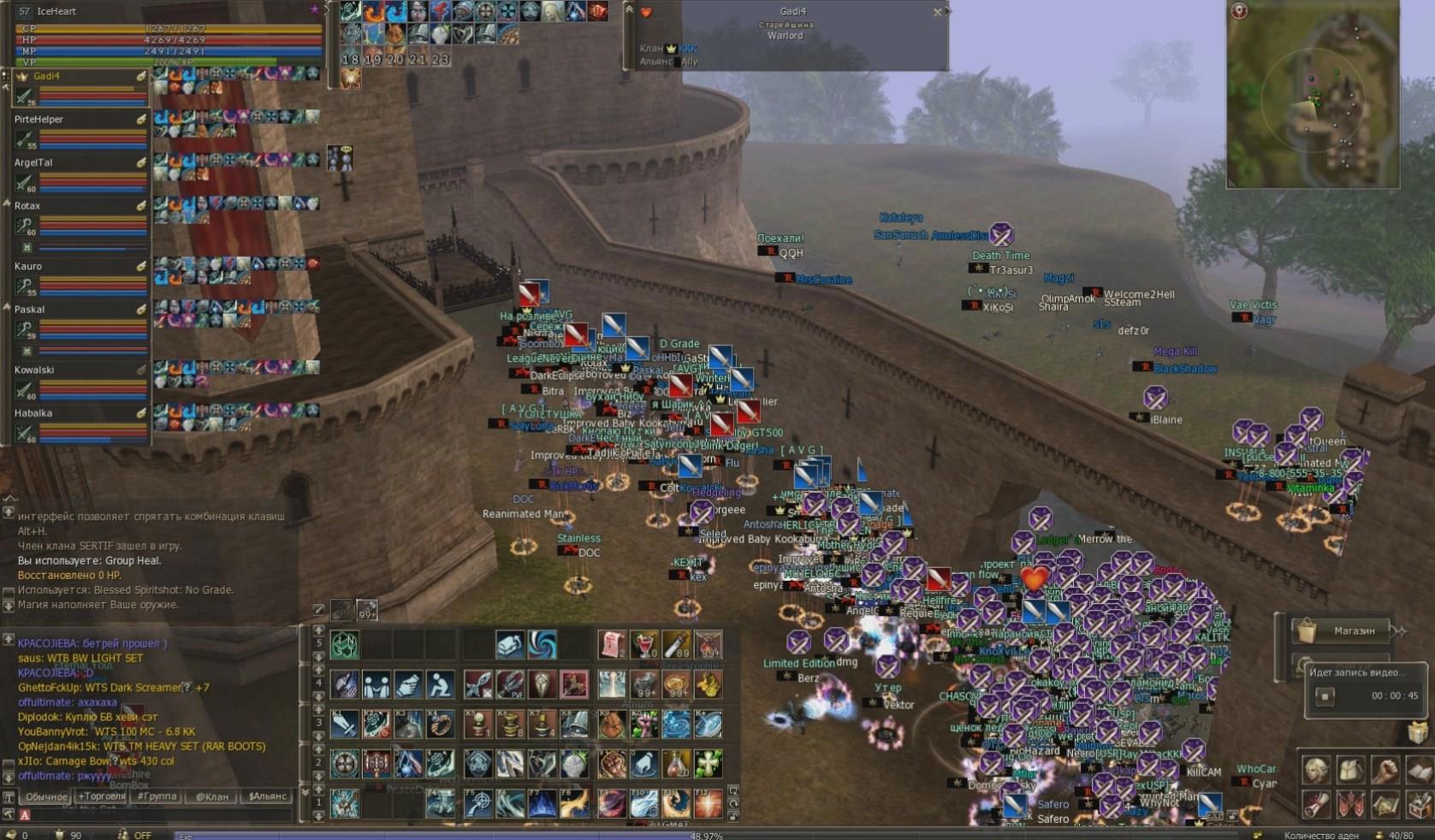Switch to the +Торговля chat tab
The height and width of the screenshot is (840, 1435).
click(x=102, y=796)
